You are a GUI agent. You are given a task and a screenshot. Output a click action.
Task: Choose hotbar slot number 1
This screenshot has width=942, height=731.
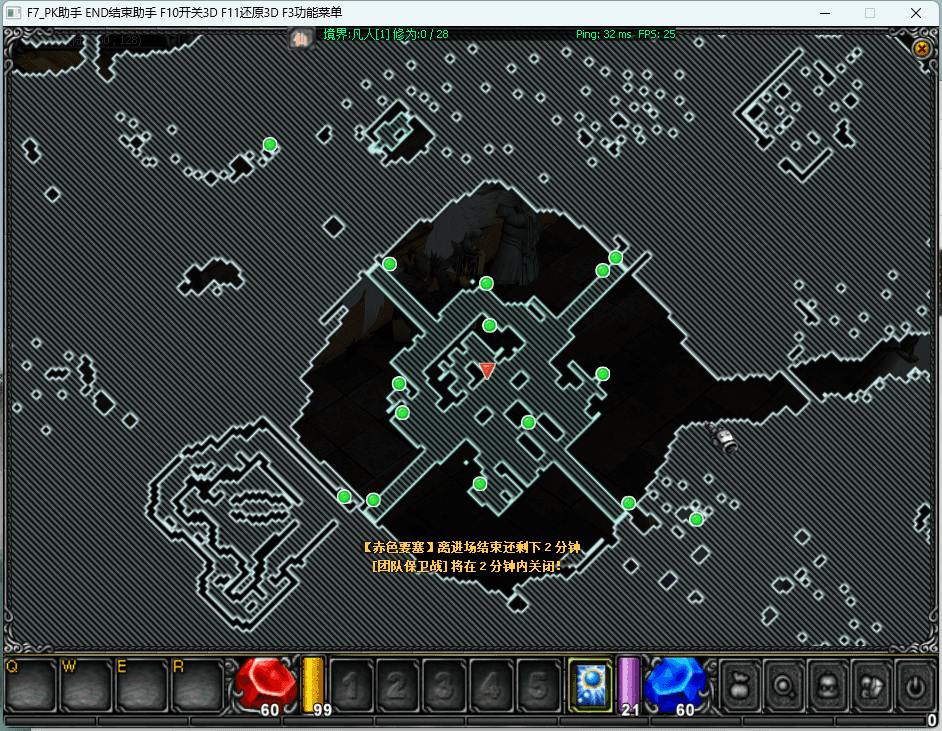tap(351, 685)
